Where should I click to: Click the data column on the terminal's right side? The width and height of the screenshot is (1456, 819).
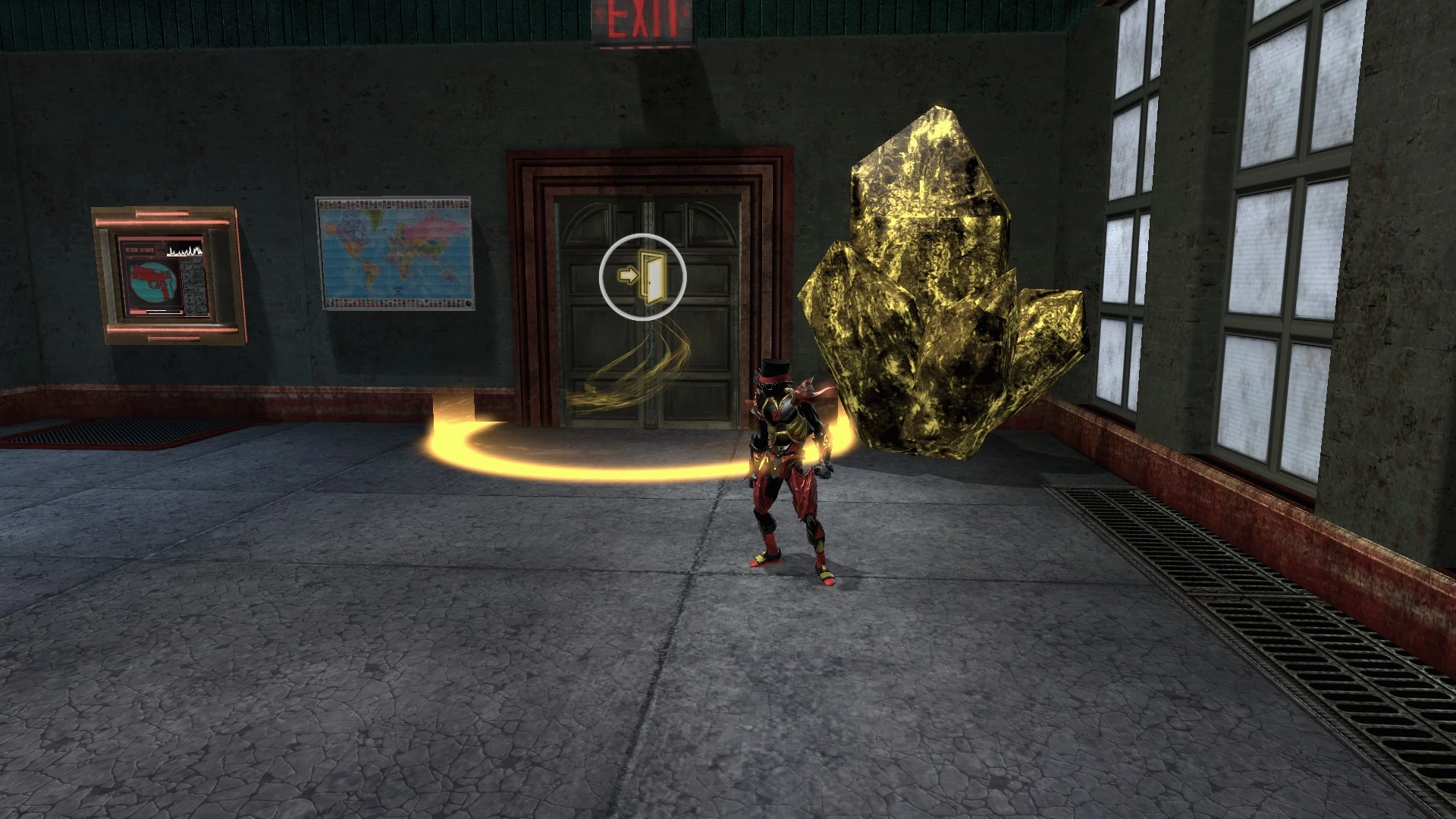pos(194,286)
